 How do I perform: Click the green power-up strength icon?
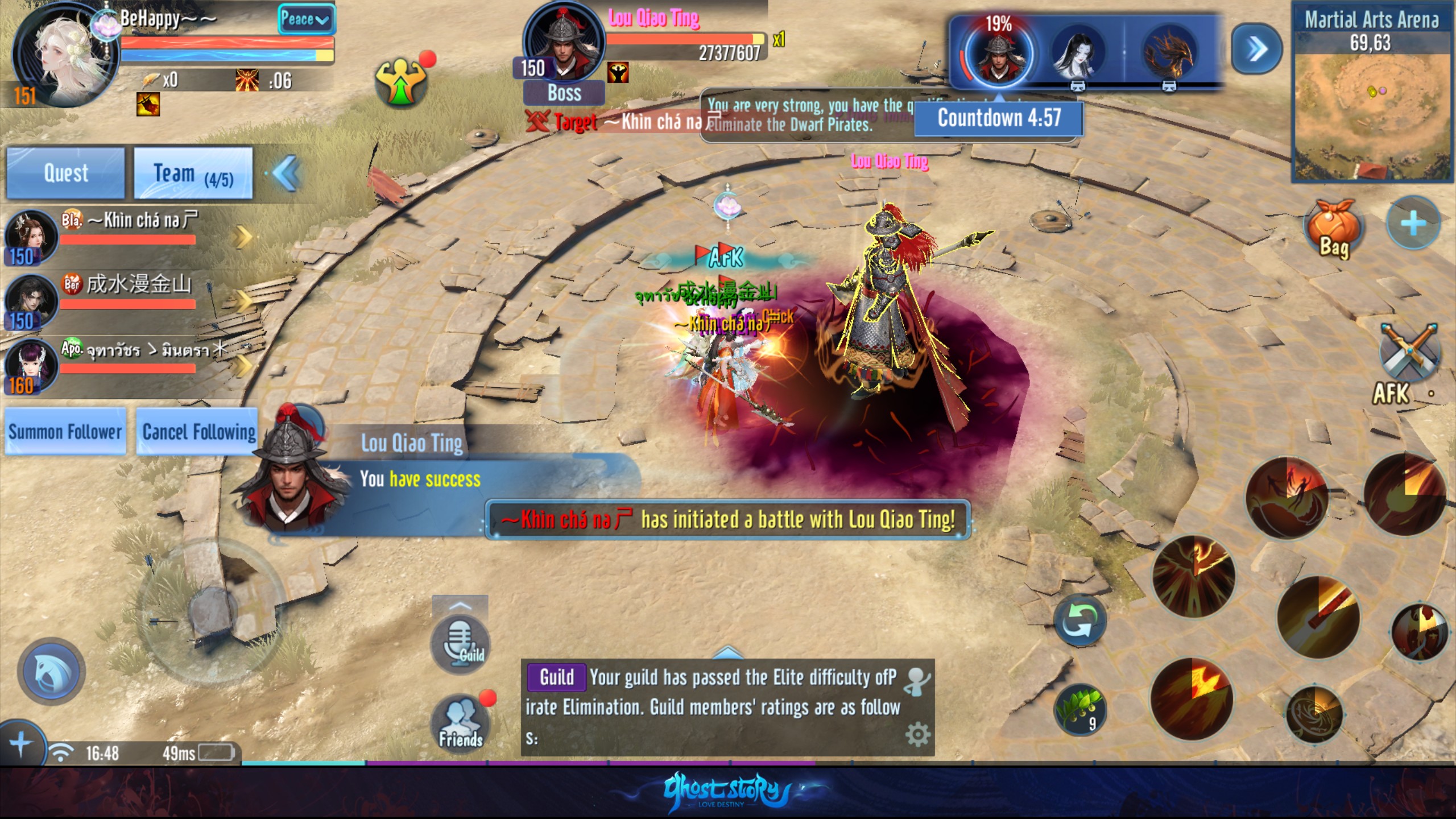coord(402,82)
